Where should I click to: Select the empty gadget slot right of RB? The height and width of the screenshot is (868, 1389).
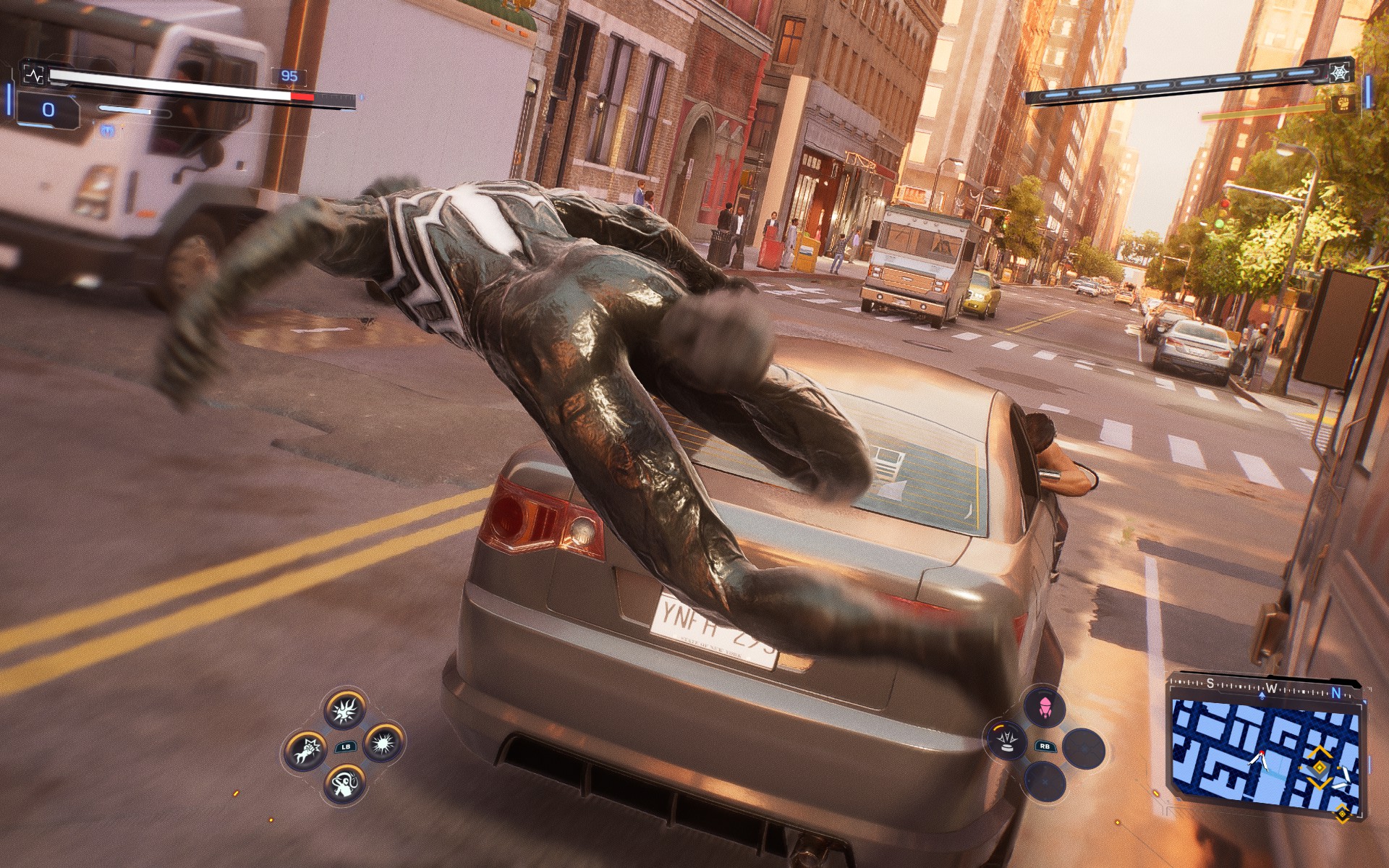1084,748
